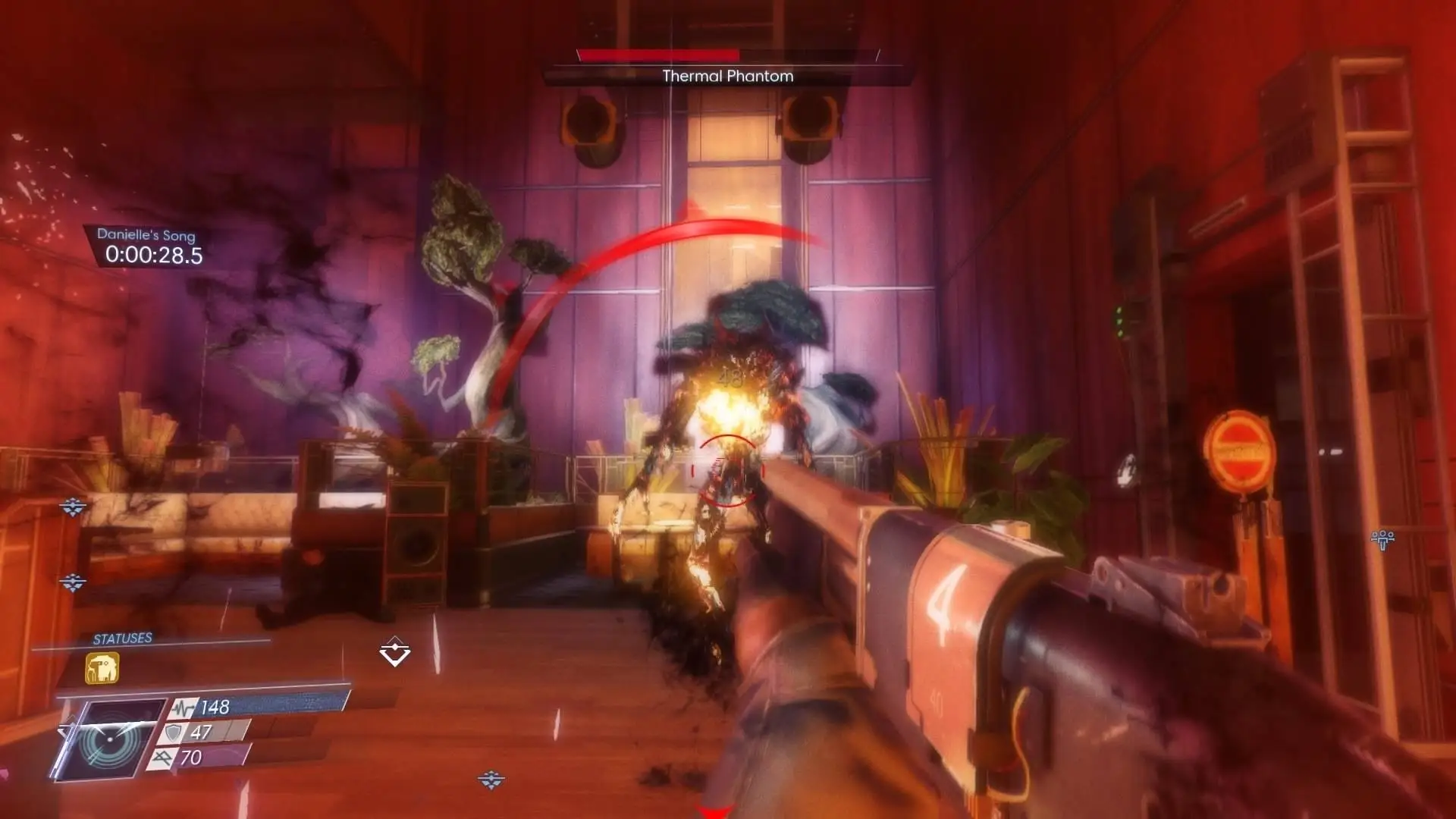Click the concentric-ring radar panel beside the health bar
Viewport: 1456px width, 819px height.
tap(111, 739)
